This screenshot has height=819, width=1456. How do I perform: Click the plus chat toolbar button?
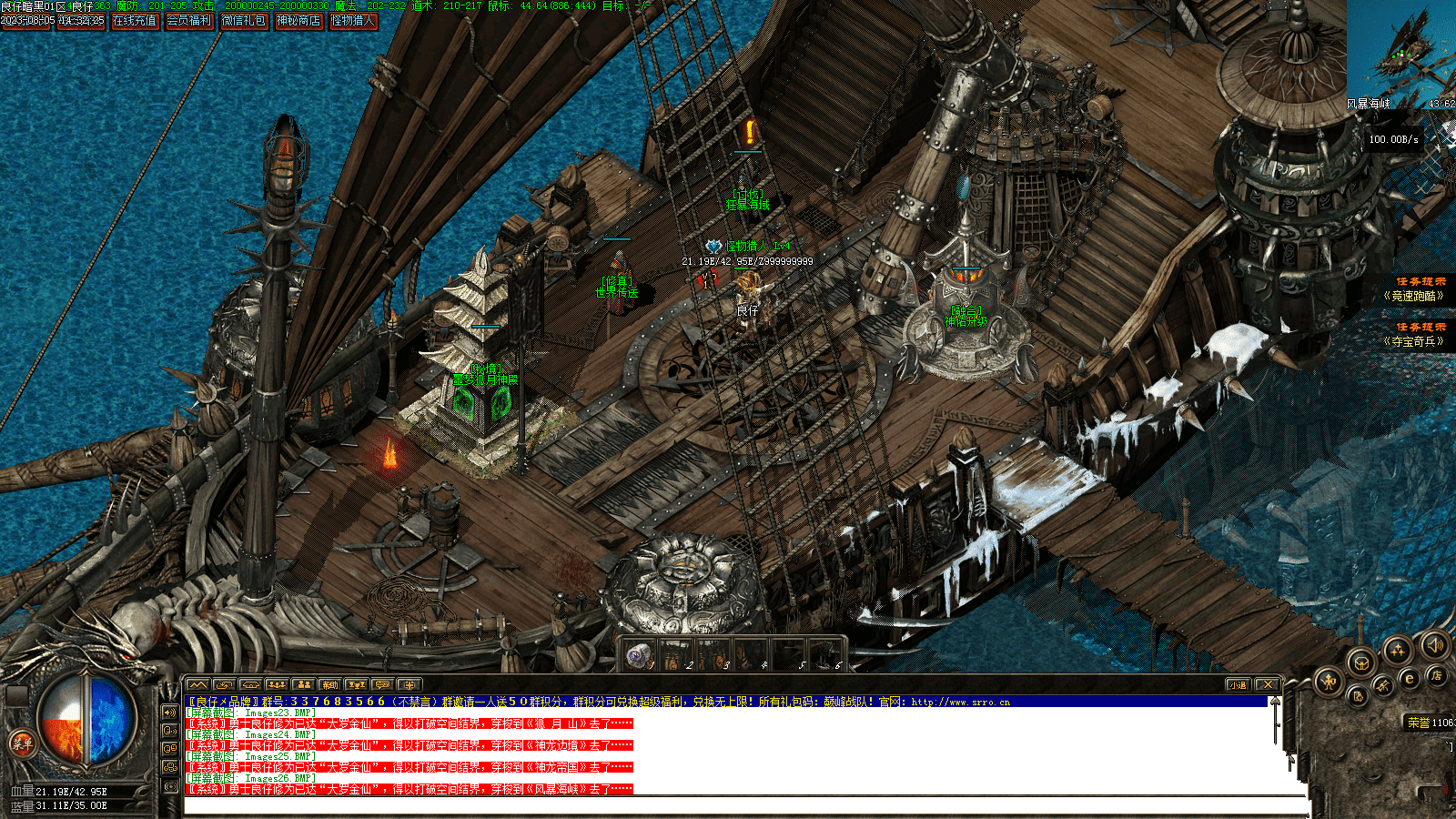tap(409, 685)
